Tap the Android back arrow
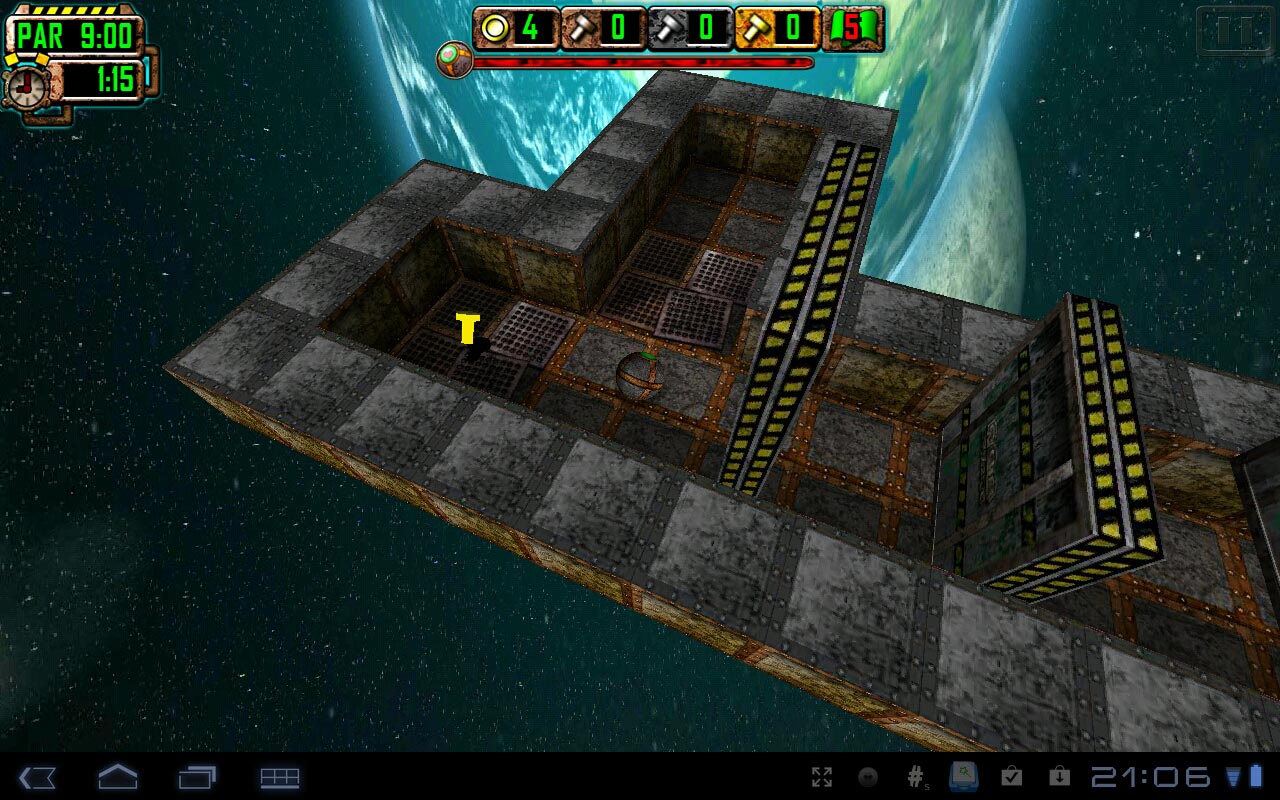Viewport: 1280px width, 800px height. 37,777
